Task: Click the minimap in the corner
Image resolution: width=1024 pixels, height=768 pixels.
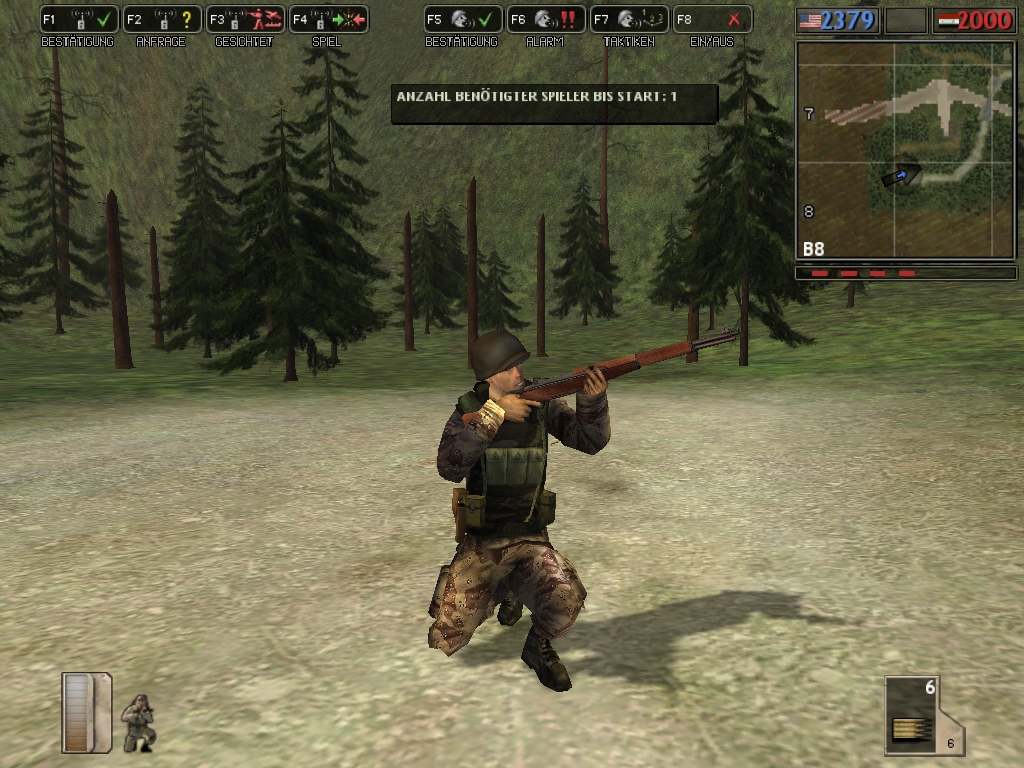Action: (x=906, y=150)
